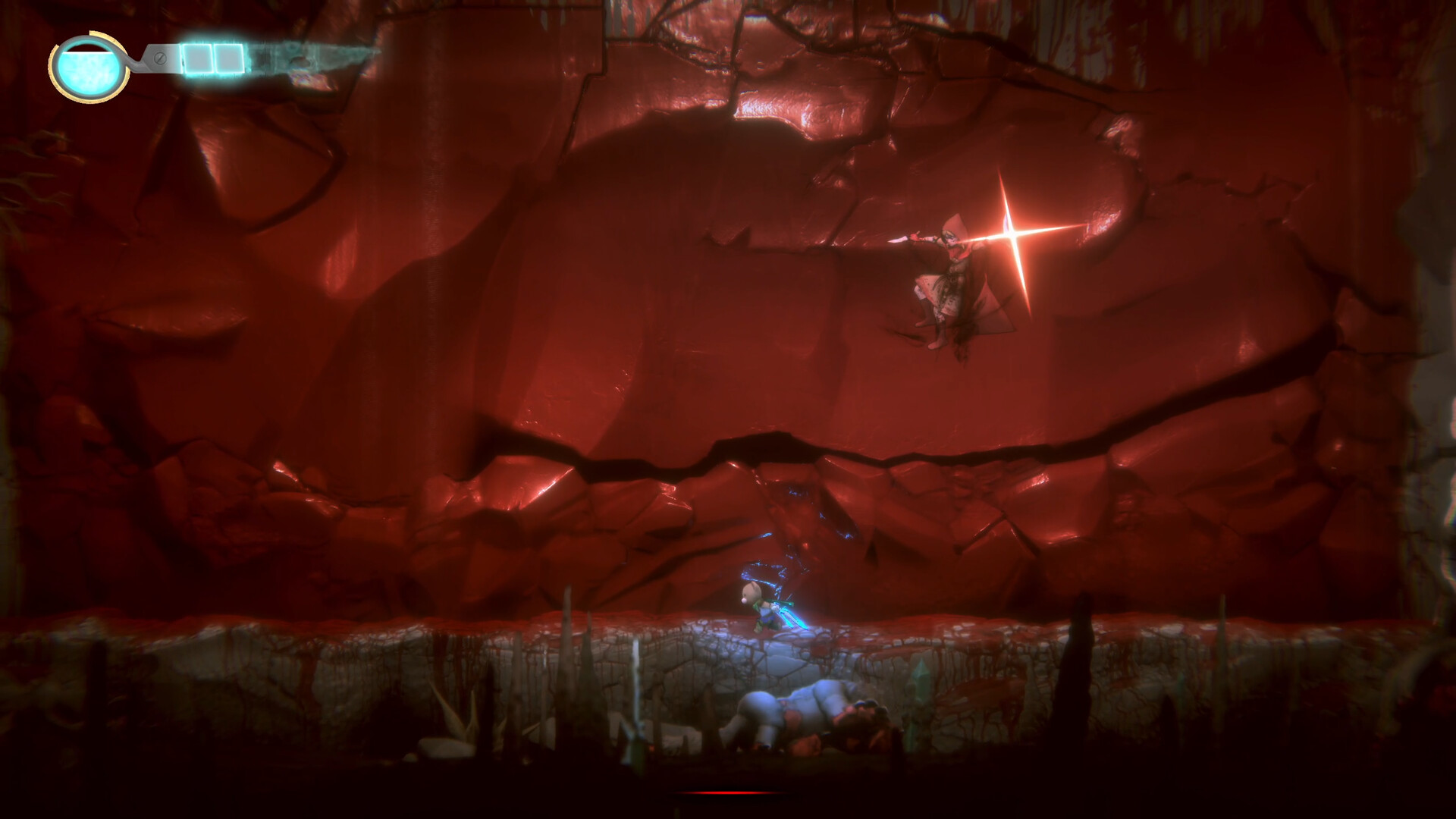
Task: Click the crossed-out ability slot icon
Action: click(x=160, y=58)
